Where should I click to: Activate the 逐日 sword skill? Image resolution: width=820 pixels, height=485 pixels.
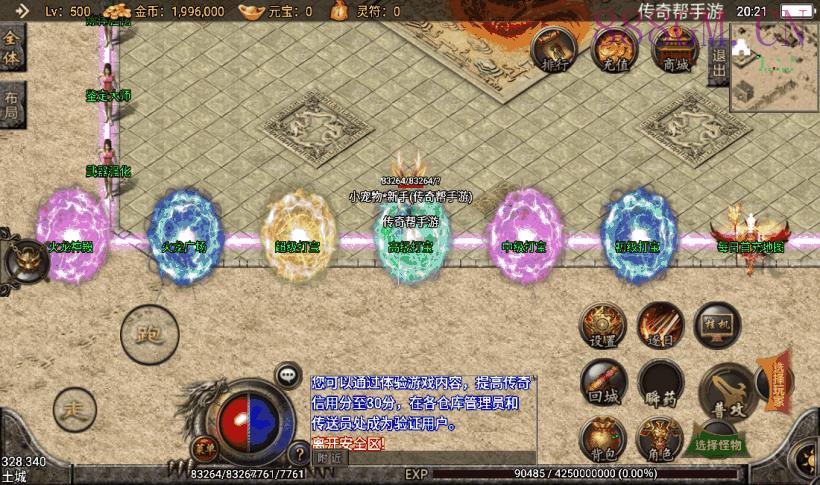pyautogui.click(x=660, y=324)
